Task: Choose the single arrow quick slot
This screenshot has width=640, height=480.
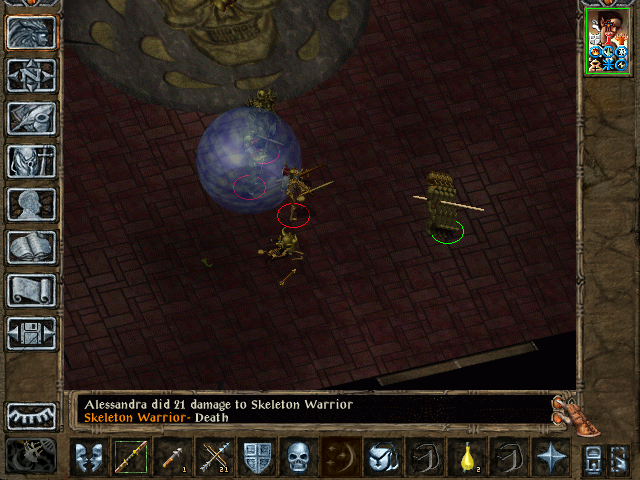Action: tap(172, 457)
